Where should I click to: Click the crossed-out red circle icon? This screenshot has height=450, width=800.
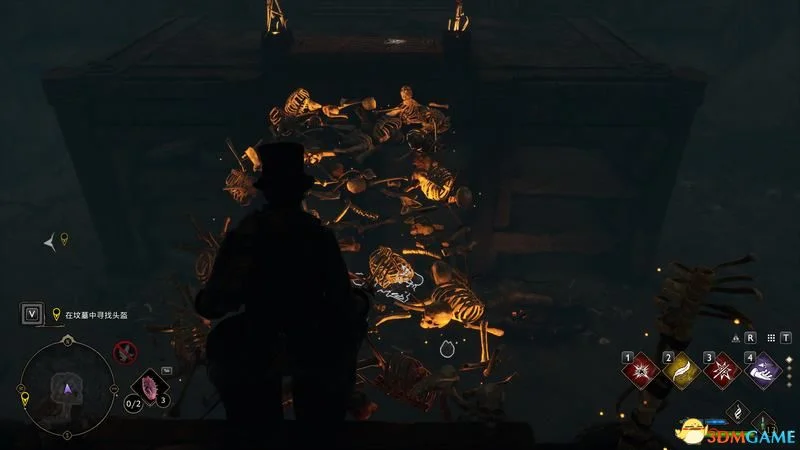125,350
